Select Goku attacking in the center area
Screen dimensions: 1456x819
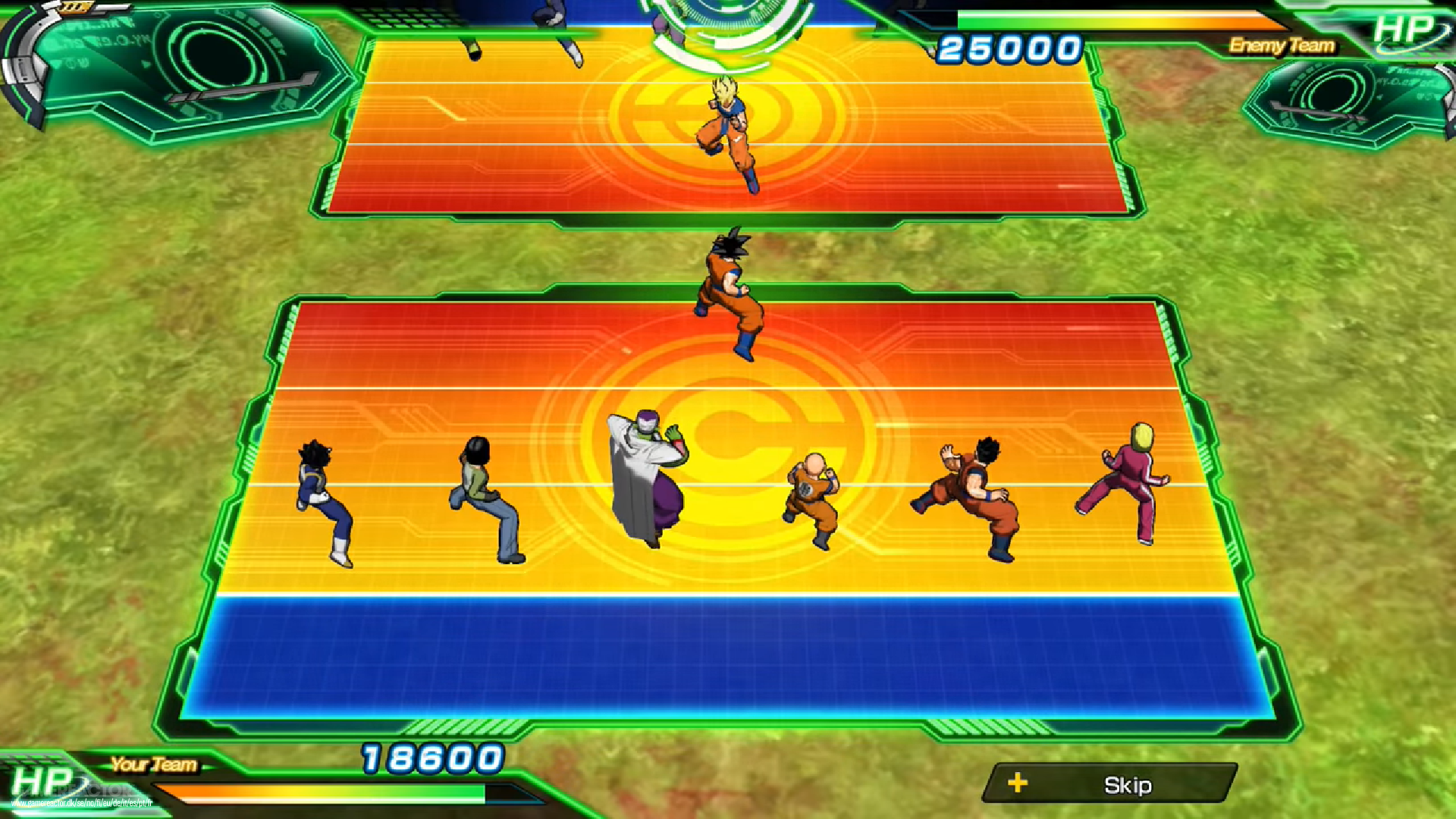(732, 296)
